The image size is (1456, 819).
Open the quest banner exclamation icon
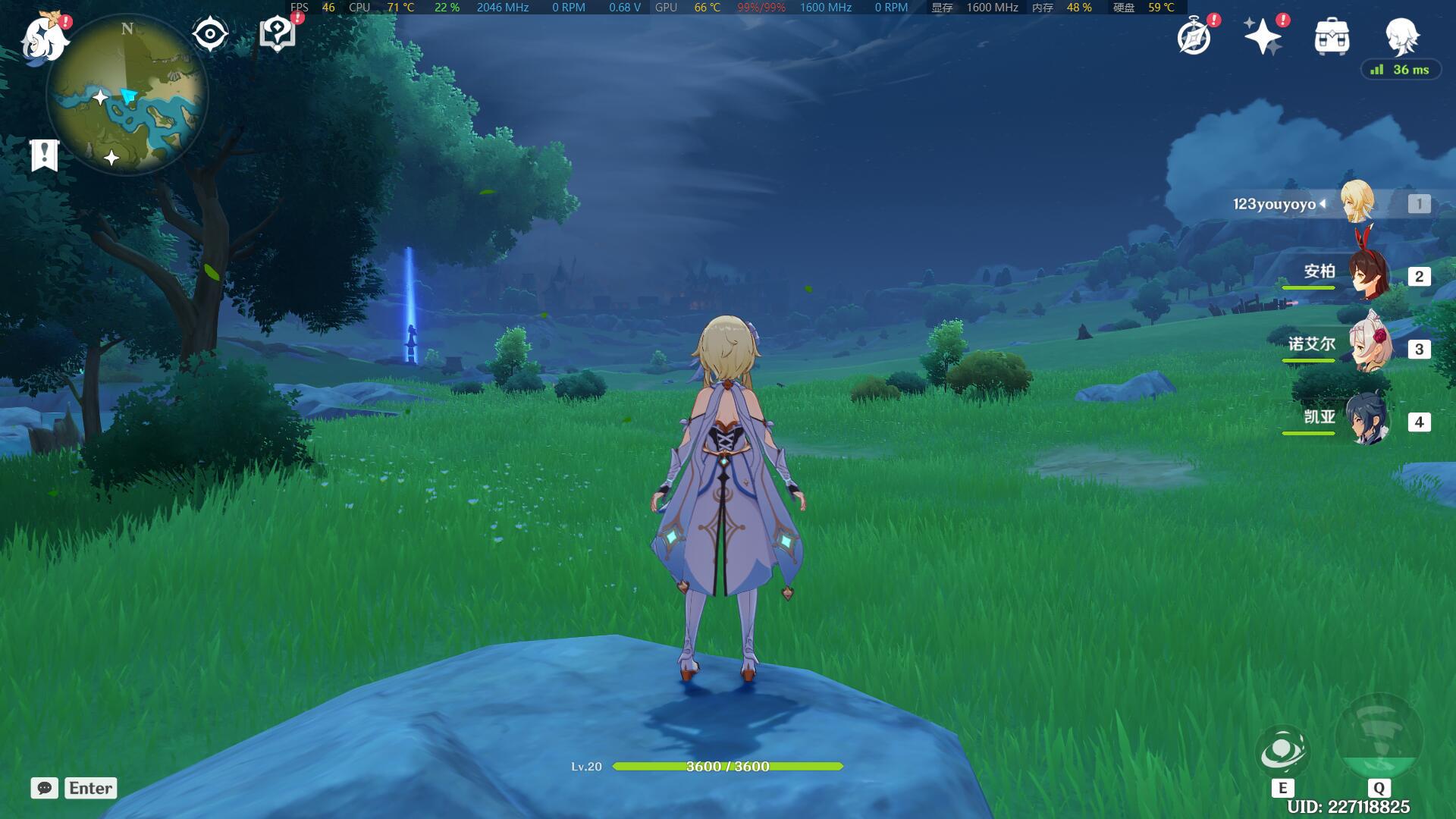point(45,155)
